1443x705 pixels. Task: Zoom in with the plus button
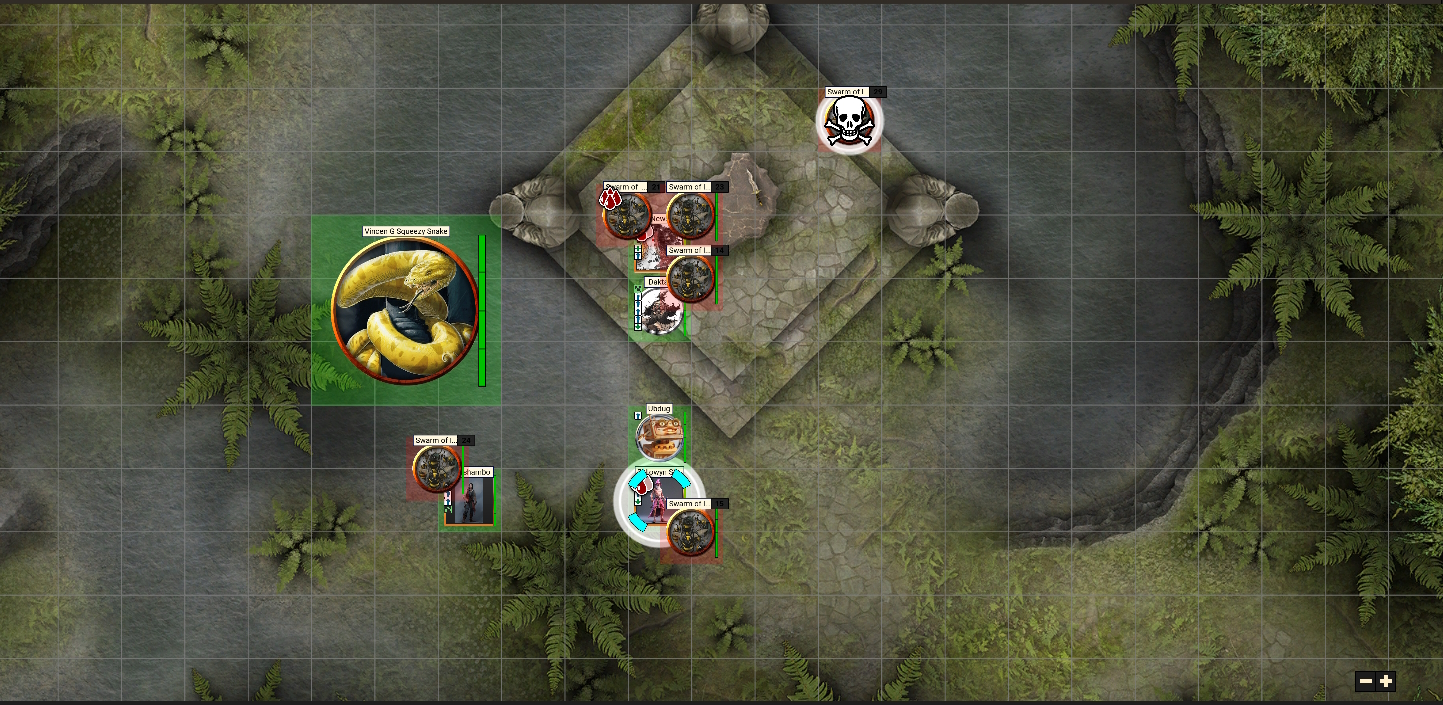click(x=1386, y=682)
